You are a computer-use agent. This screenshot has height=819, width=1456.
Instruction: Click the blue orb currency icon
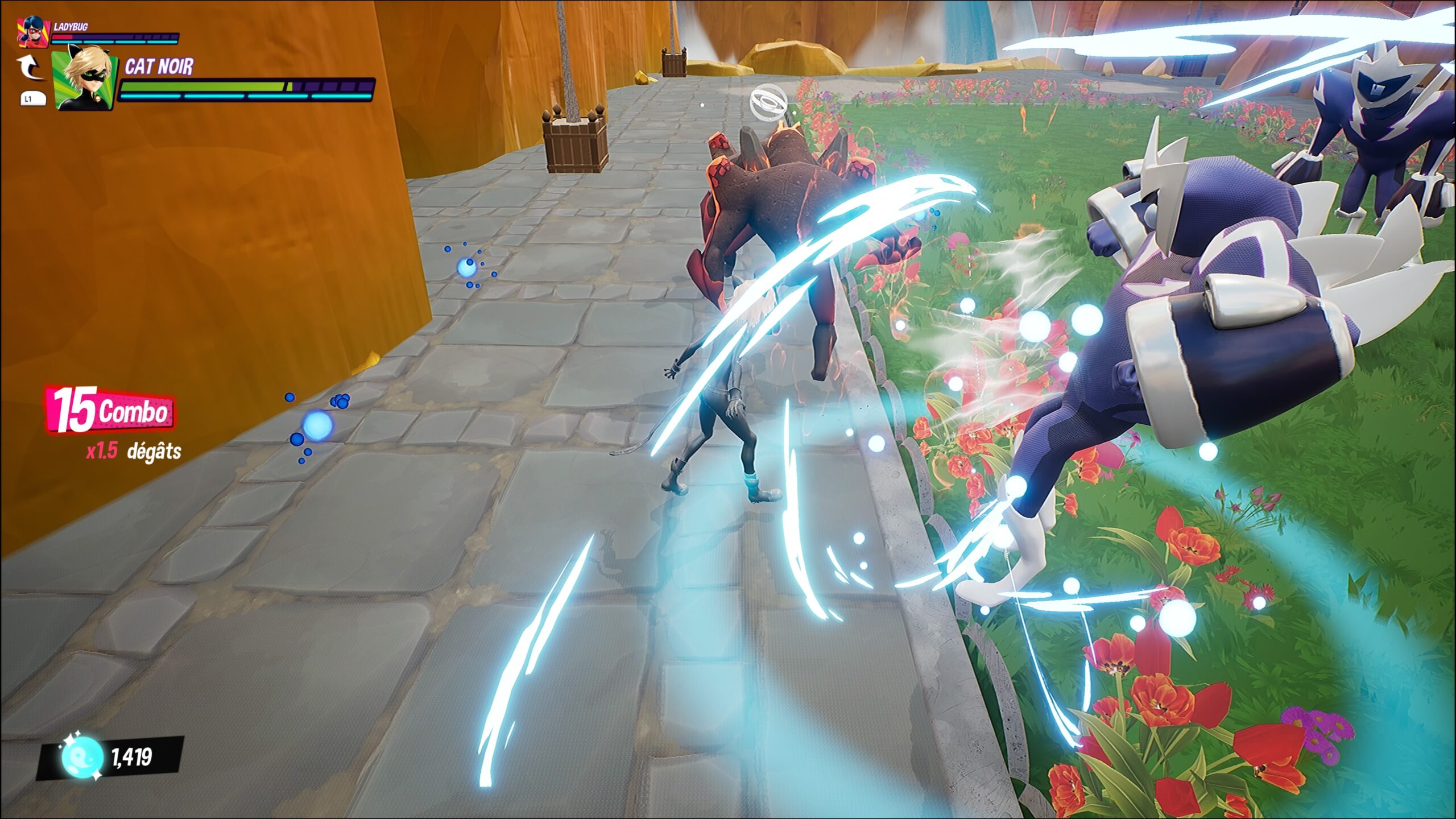82,758
